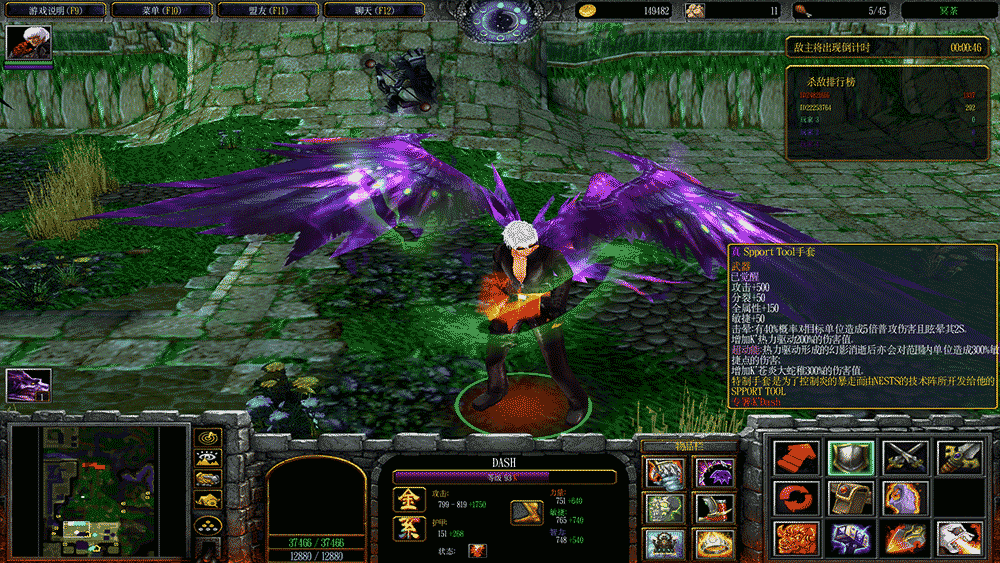
Task: Click the purple dragon icon above the minimap
Action: pyautogui.click(x=28, y=386)
